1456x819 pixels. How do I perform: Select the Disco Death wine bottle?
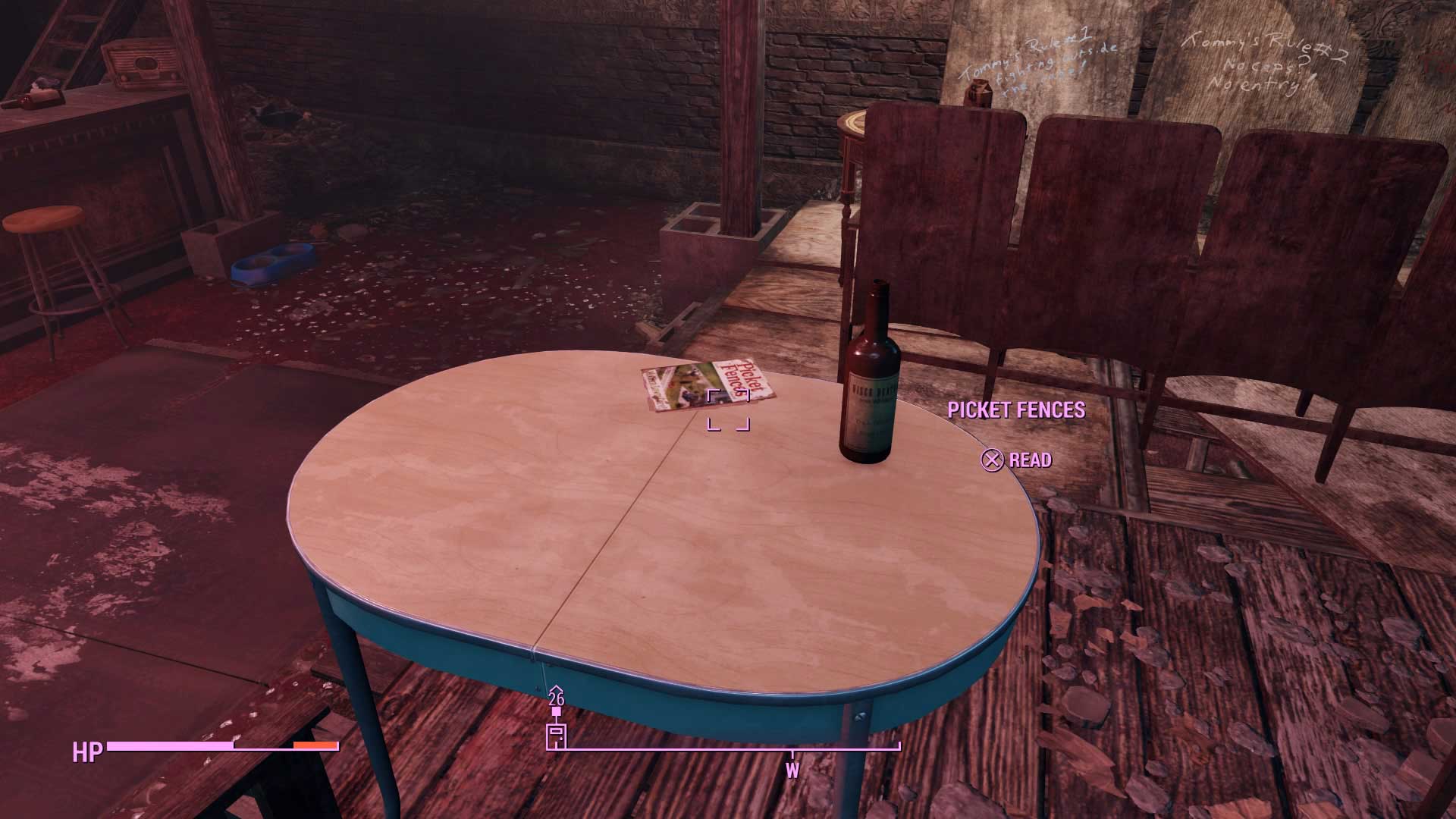pyautogui.click(x=871, y=372)
